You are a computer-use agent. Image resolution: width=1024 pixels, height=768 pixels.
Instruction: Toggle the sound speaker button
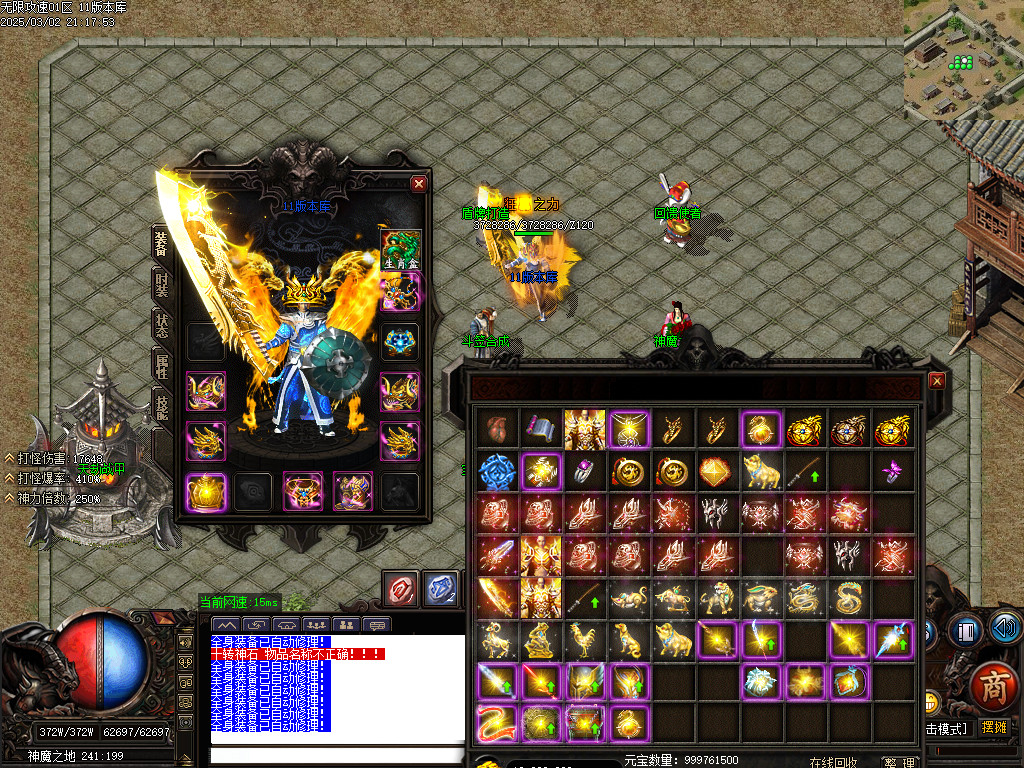tap(1006, 629)
